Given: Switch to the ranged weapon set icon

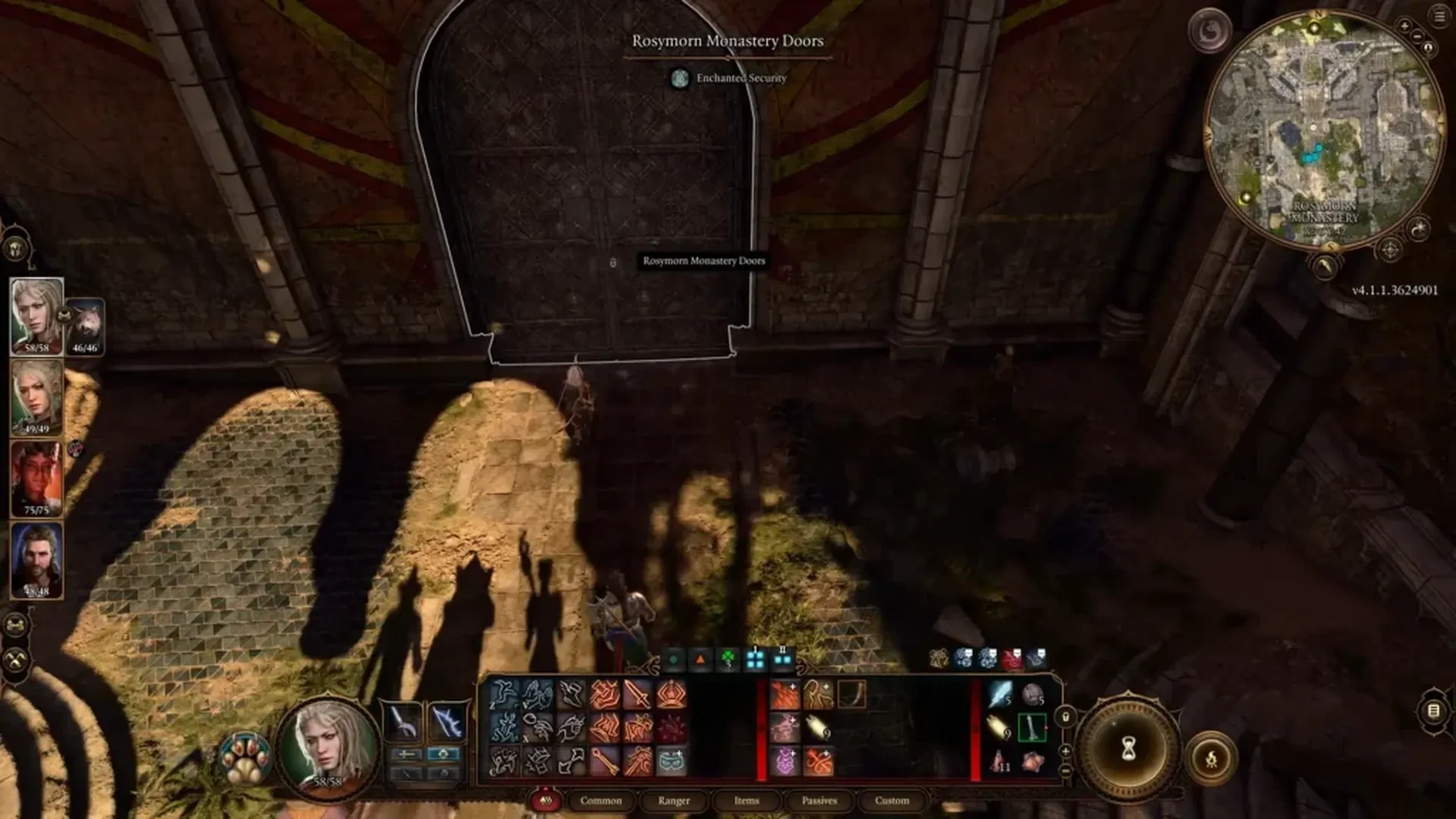Looking at the screenshot, I should pos(447,720).
